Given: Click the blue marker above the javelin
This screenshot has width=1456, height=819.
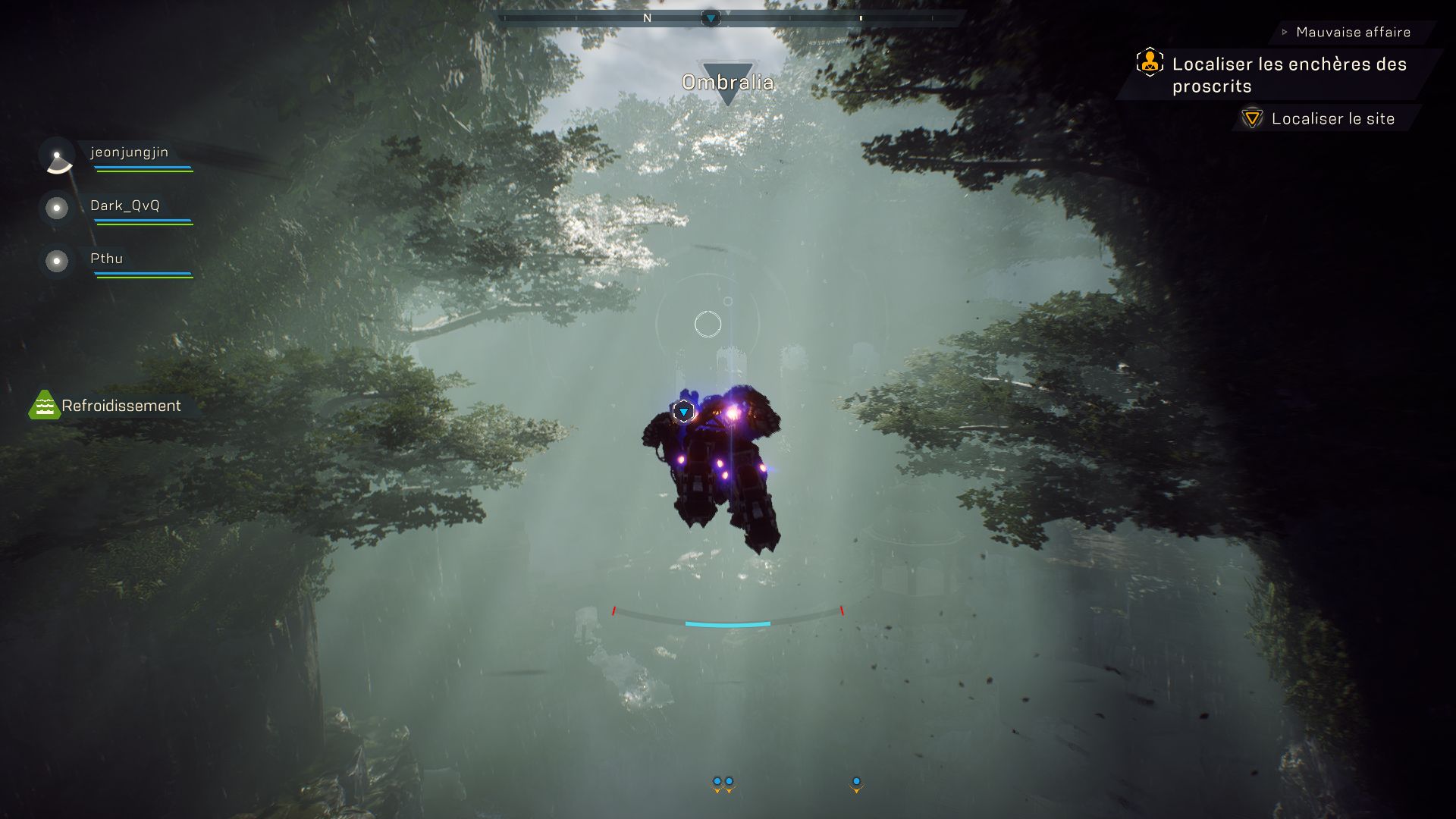Looking at the screenshot, I should (683, 409).
